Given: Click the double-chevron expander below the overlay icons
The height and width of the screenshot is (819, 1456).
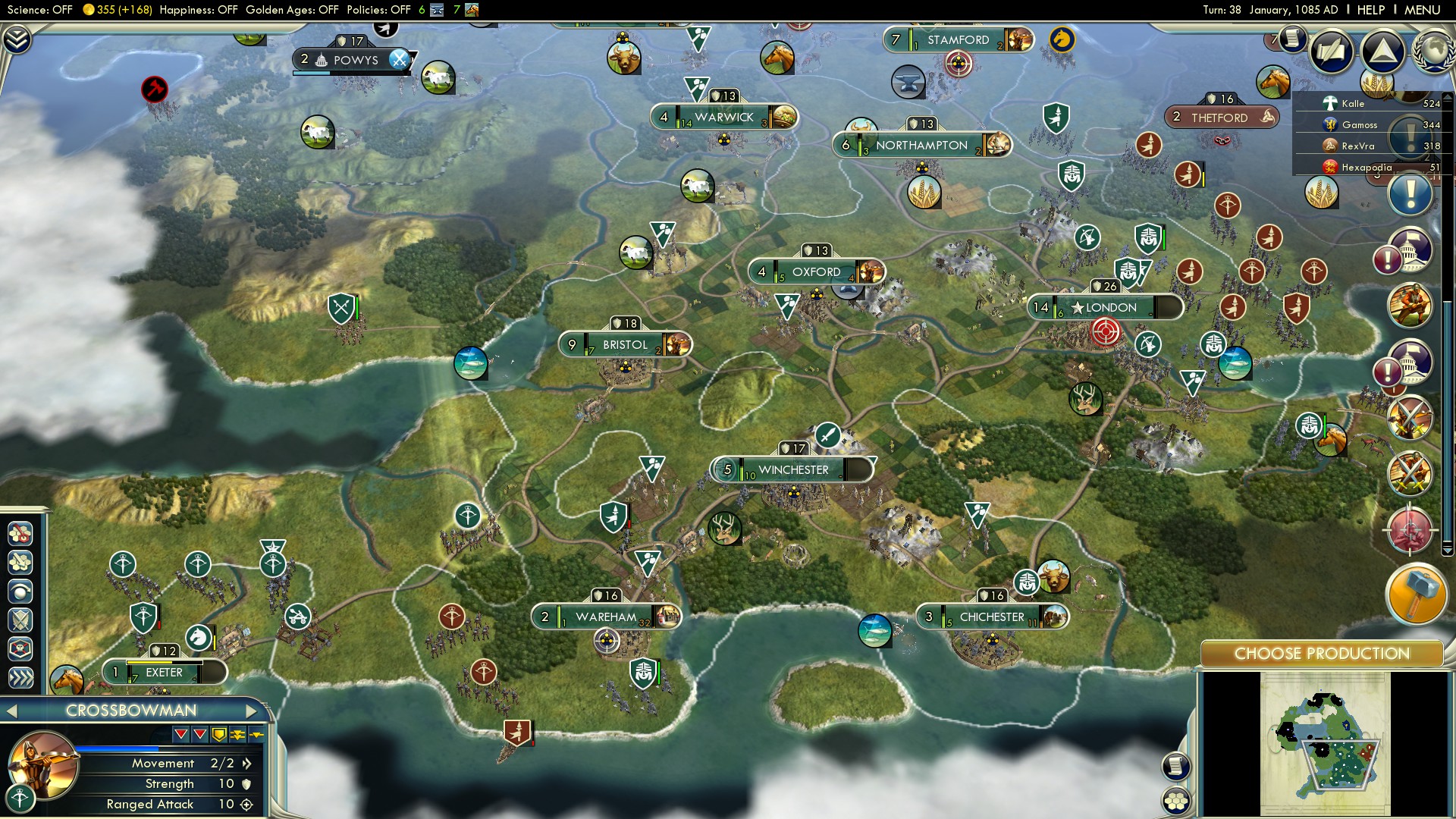Looking at the screenshot, I should [x=20, y=676].
